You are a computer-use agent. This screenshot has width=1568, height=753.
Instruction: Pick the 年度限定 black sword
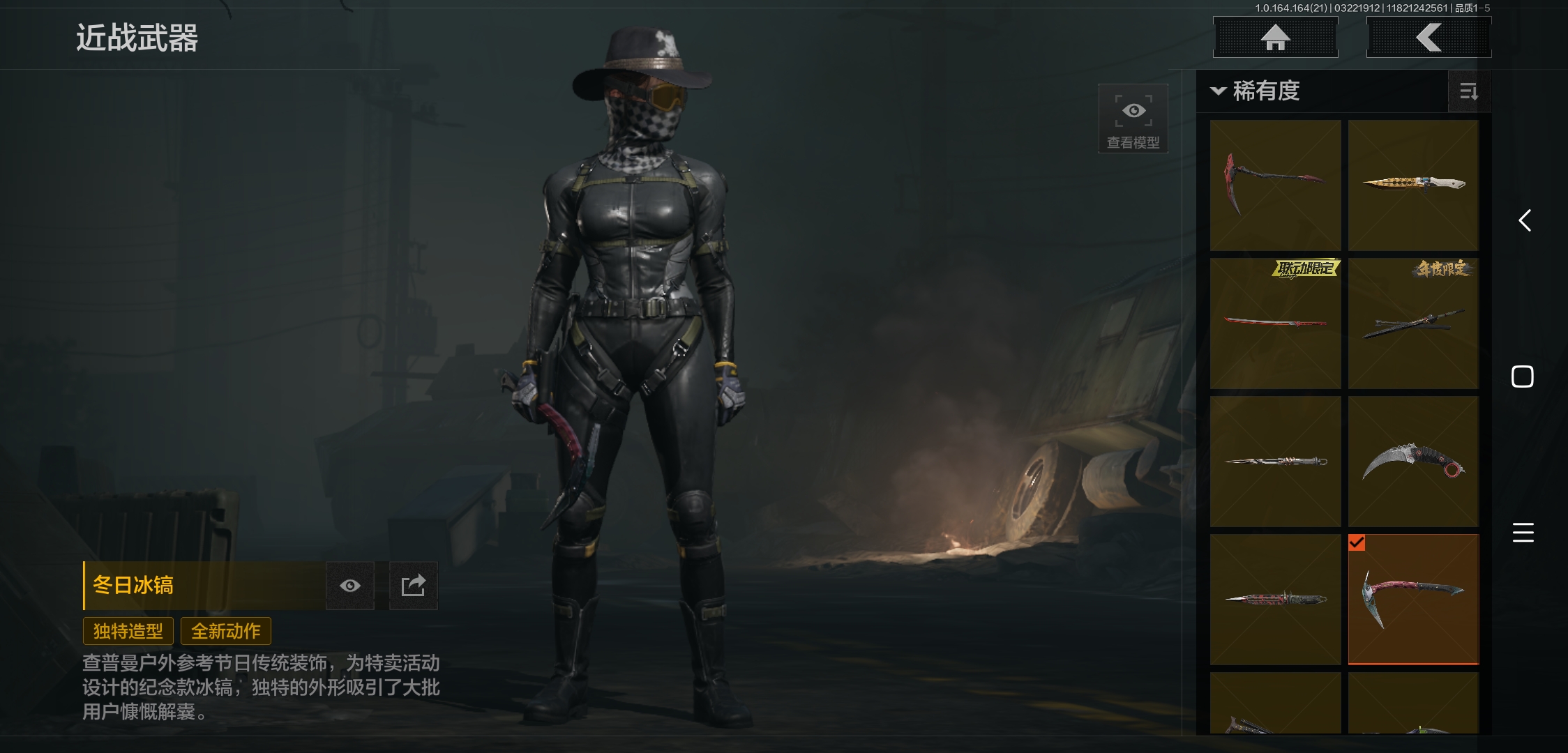(x=1413, y=323)
